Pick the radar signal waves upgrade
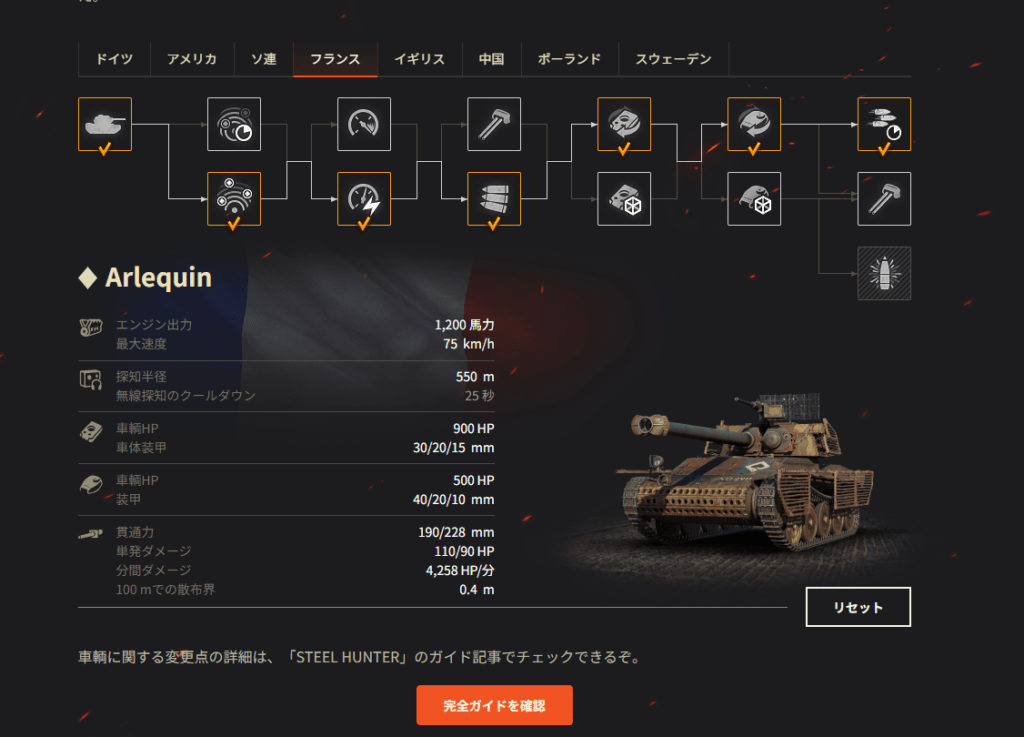This screenshot has width=1024, height=737. [x=234, y=199]
